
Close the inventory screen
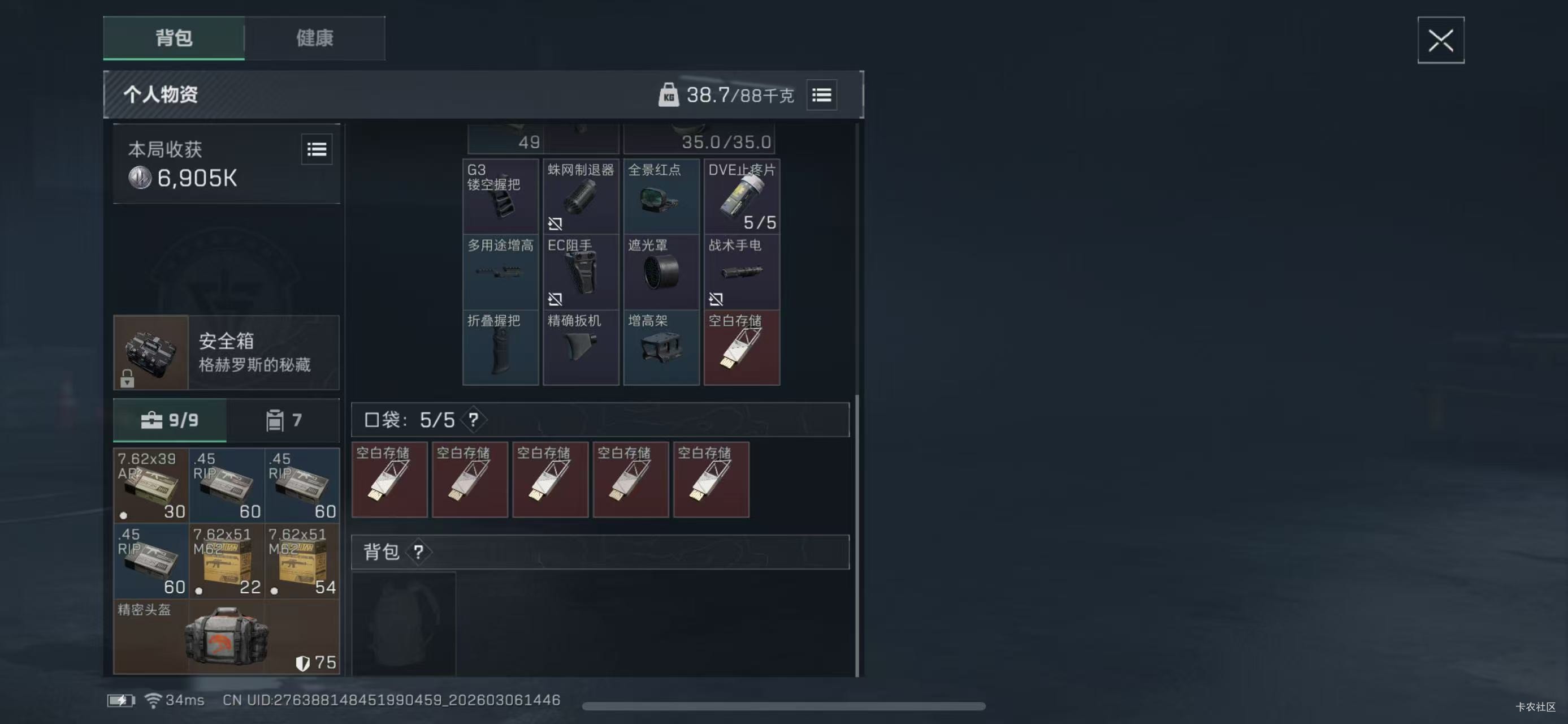1440,40
